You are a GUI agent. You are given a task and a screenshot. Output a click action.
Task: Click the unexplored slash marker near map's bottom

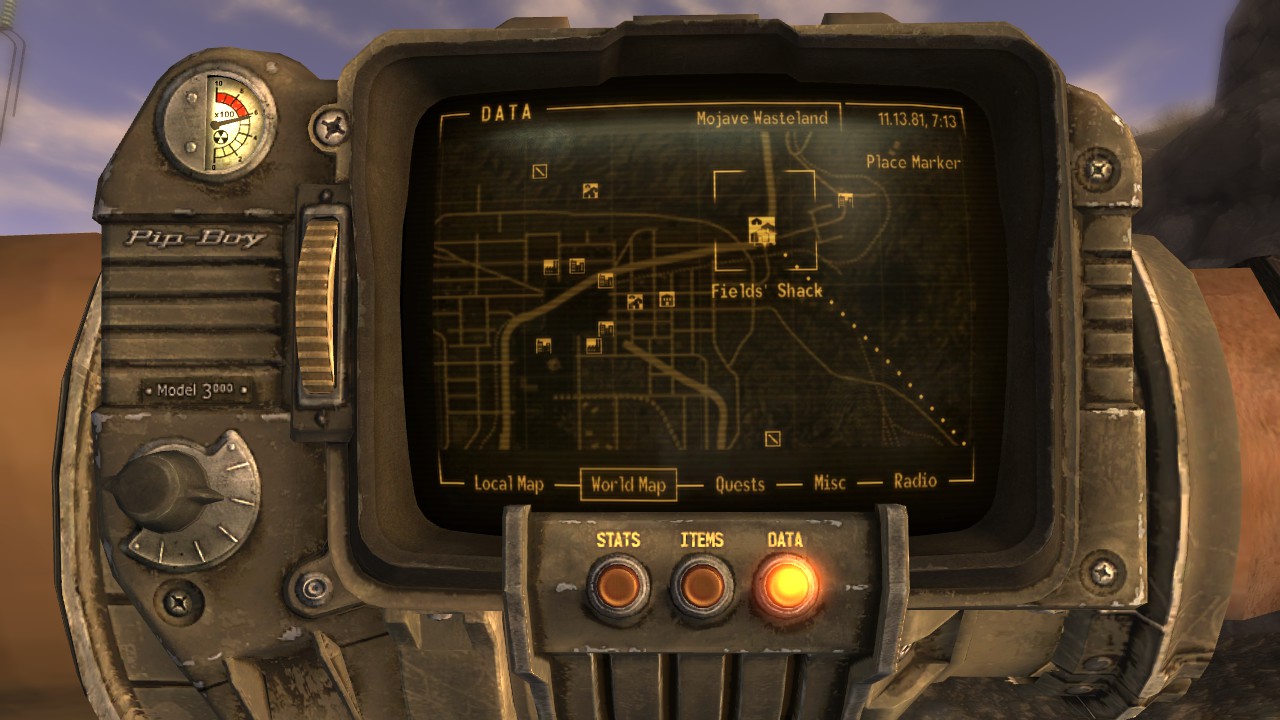pyautogui.click(x=774, y=436)
